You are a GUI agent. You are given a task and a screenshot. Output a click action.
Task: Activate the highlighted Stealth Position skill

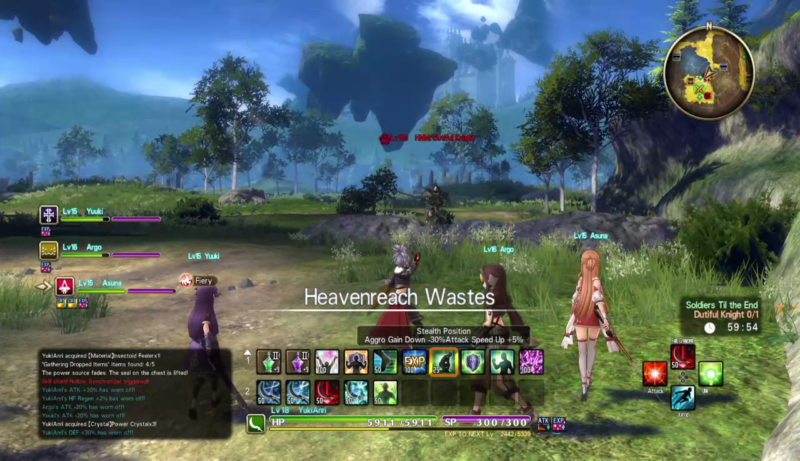point(443,361)
